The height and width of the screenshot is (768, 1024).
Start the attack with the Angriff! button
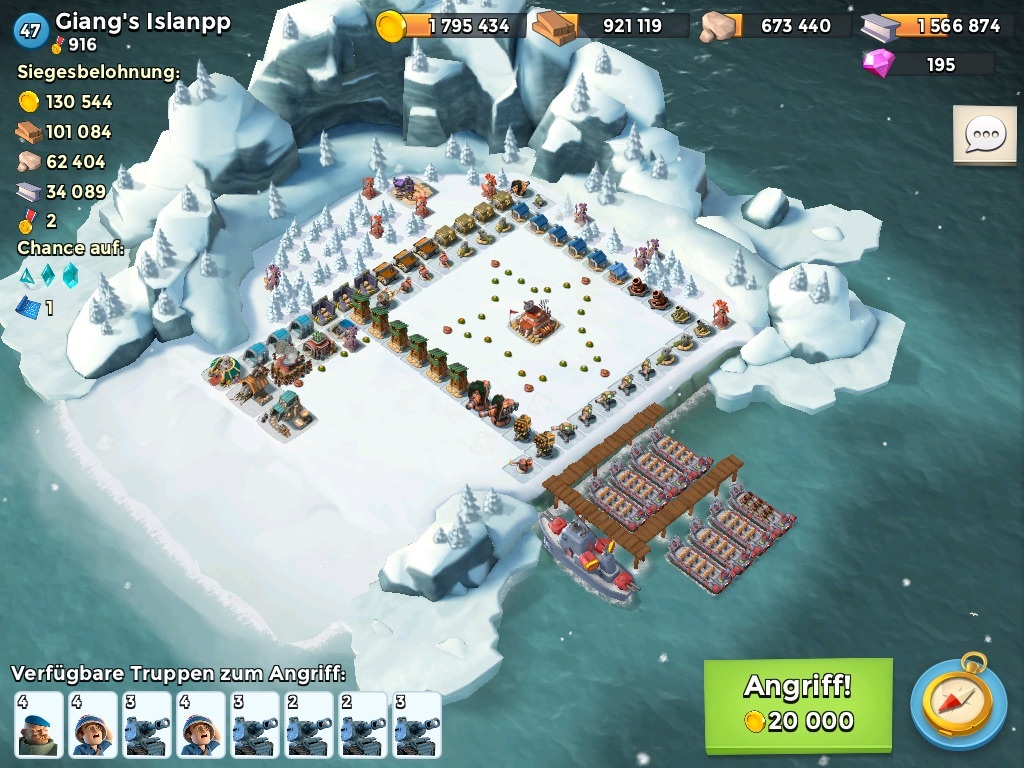[x=797, y=704]
